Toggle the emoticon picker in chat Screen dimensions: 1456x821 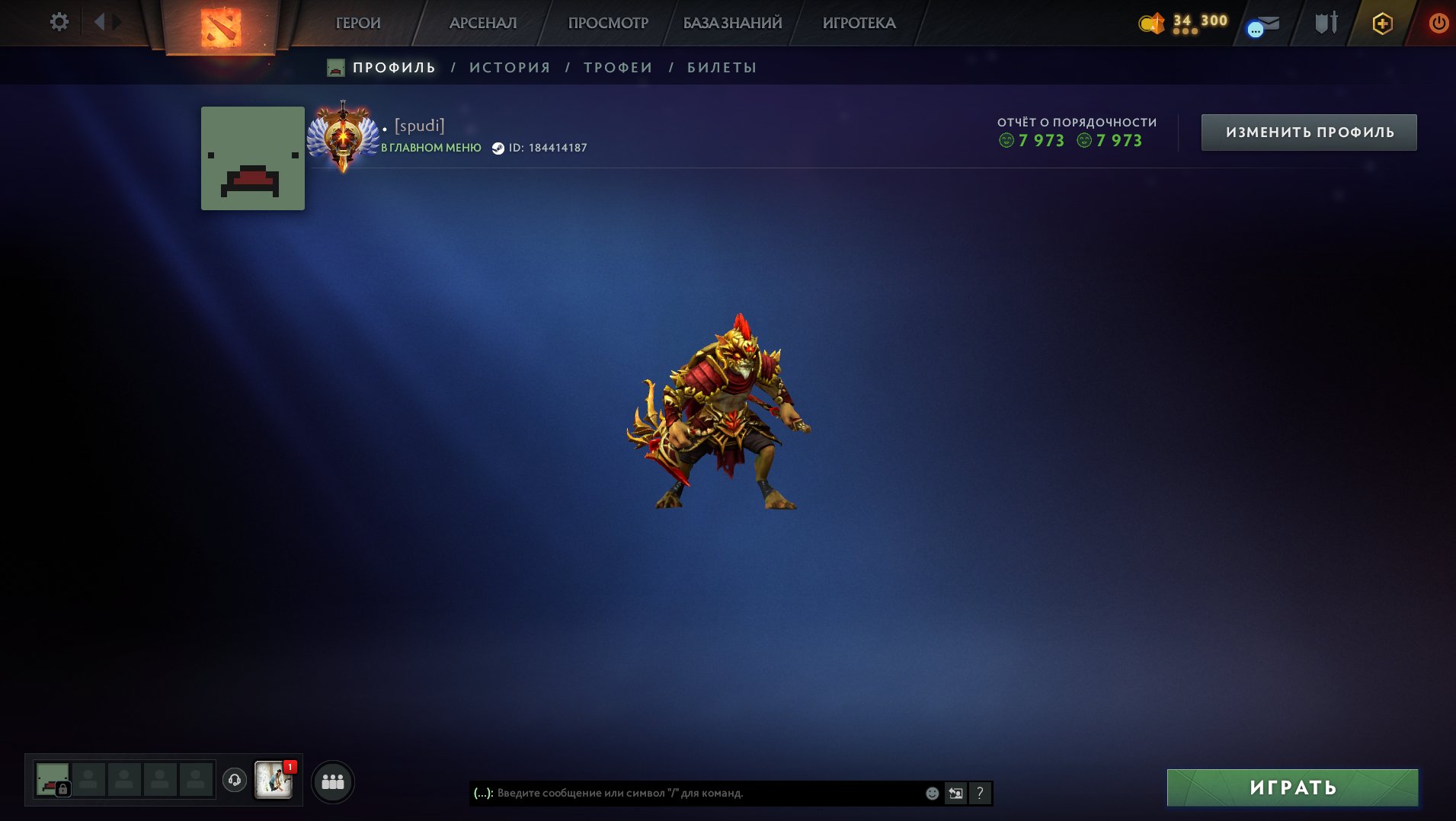931,793
